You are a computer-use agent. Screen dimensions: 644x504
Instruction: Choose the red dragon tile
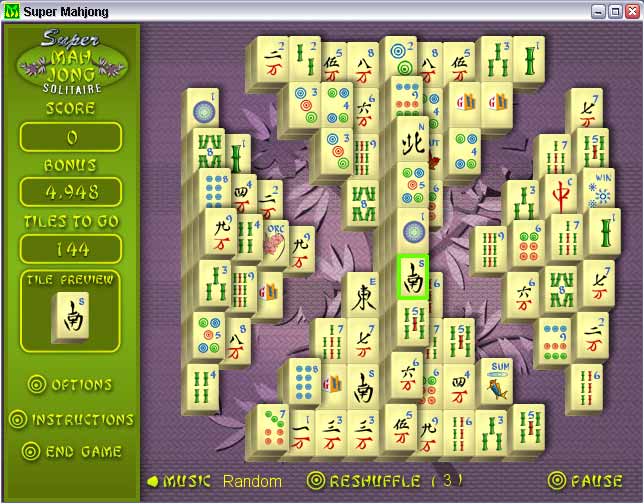point(561,190)
